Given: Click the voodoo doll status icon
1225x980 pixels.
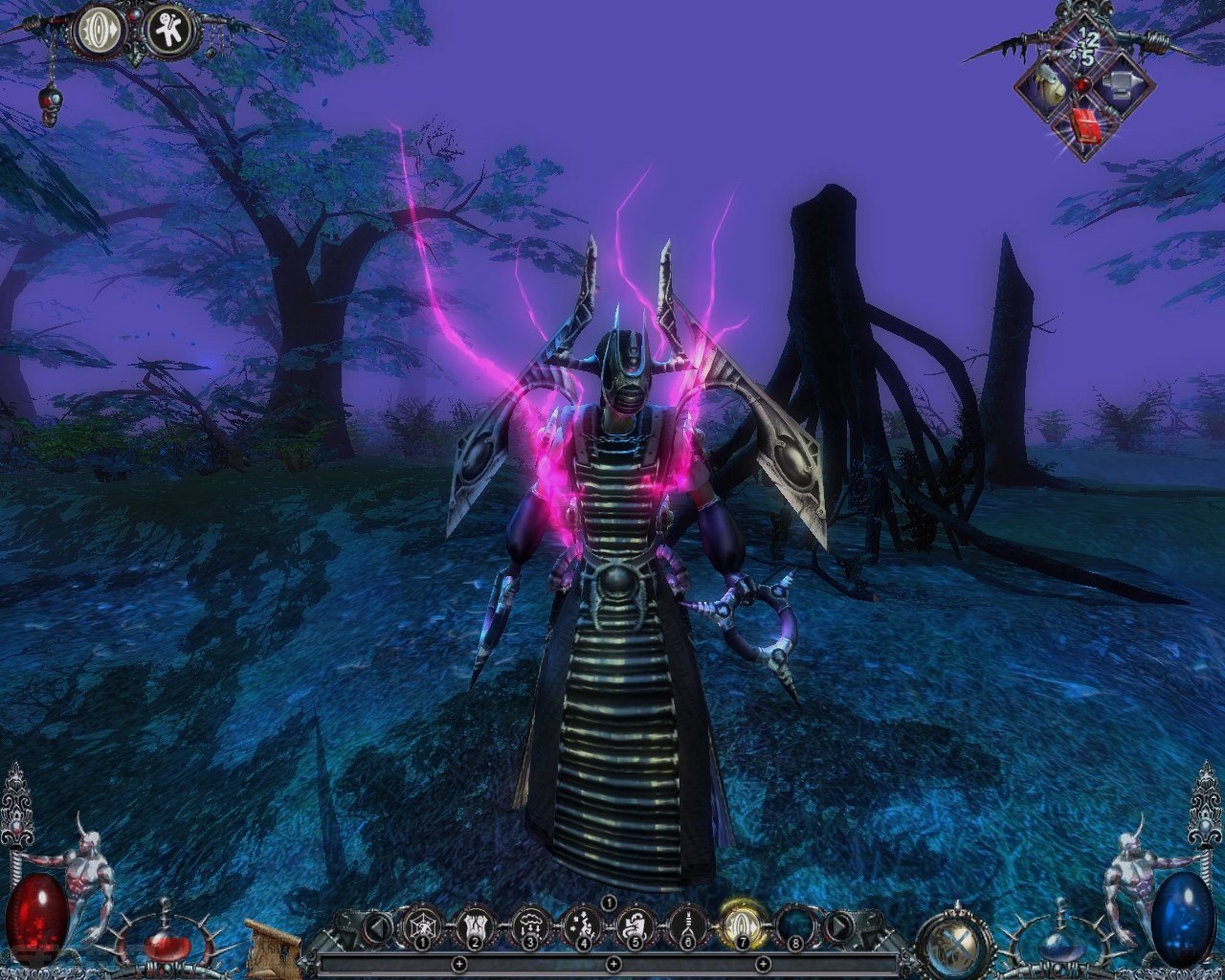Looking at the screenshot, I should pos(170,32).
